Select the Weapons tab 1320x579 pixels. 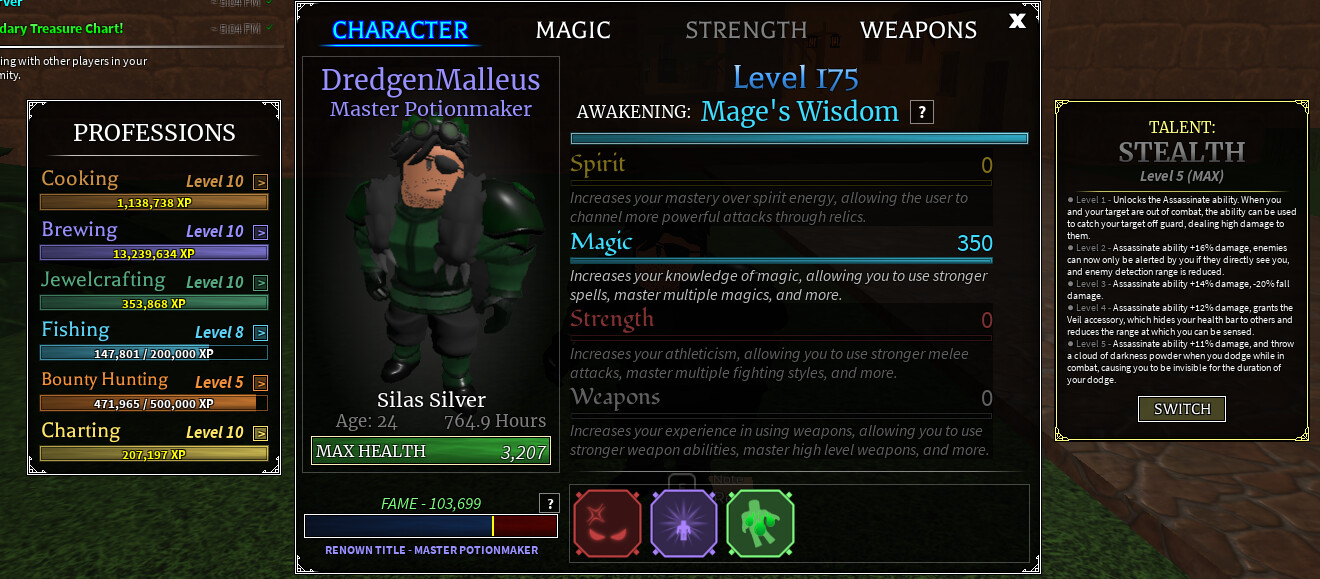(x=918, y=30)
